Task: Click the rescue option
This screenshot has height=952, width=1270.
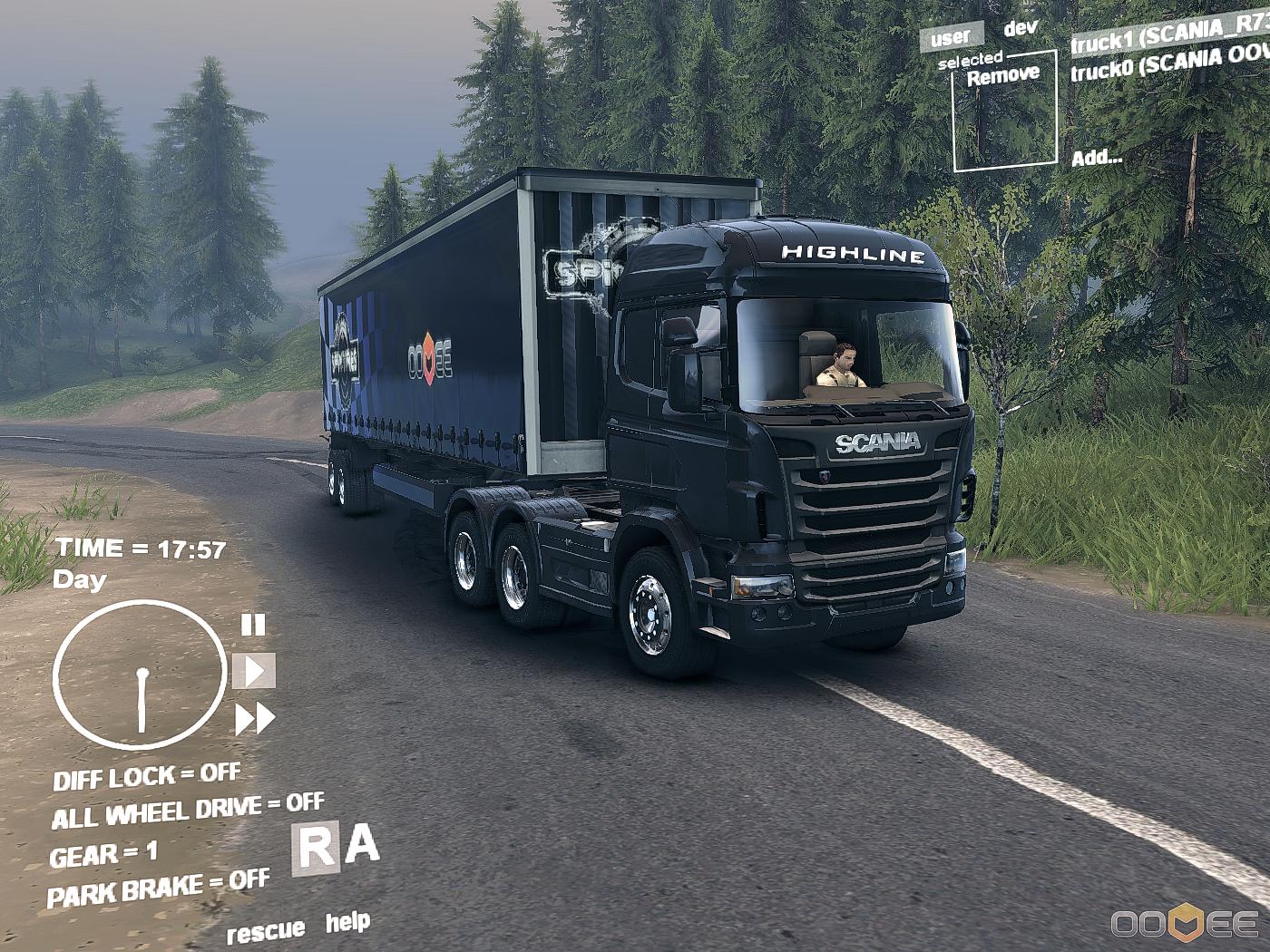Action: (x=265, y=931)
